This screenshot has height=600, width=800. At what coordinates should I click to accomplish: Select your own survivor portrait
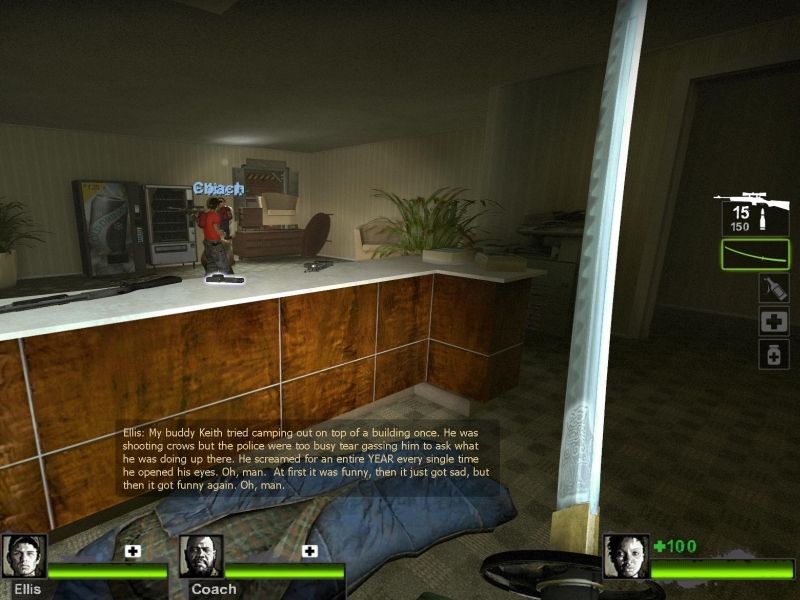click(625, 556)
